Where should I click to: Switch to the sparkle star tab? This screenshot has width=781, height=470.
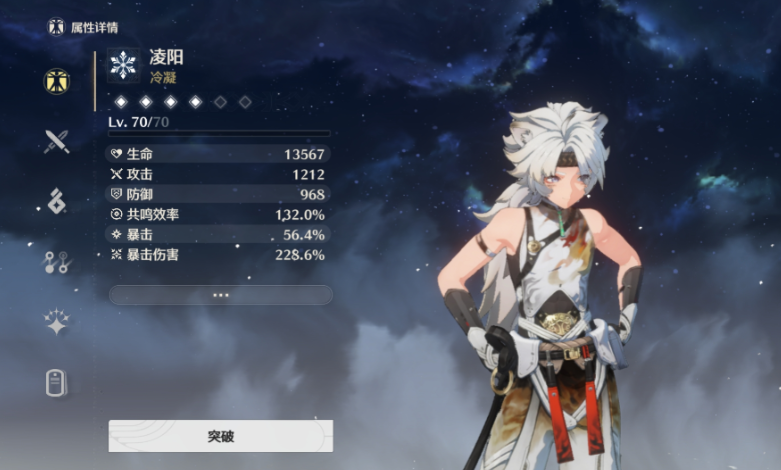56,322
